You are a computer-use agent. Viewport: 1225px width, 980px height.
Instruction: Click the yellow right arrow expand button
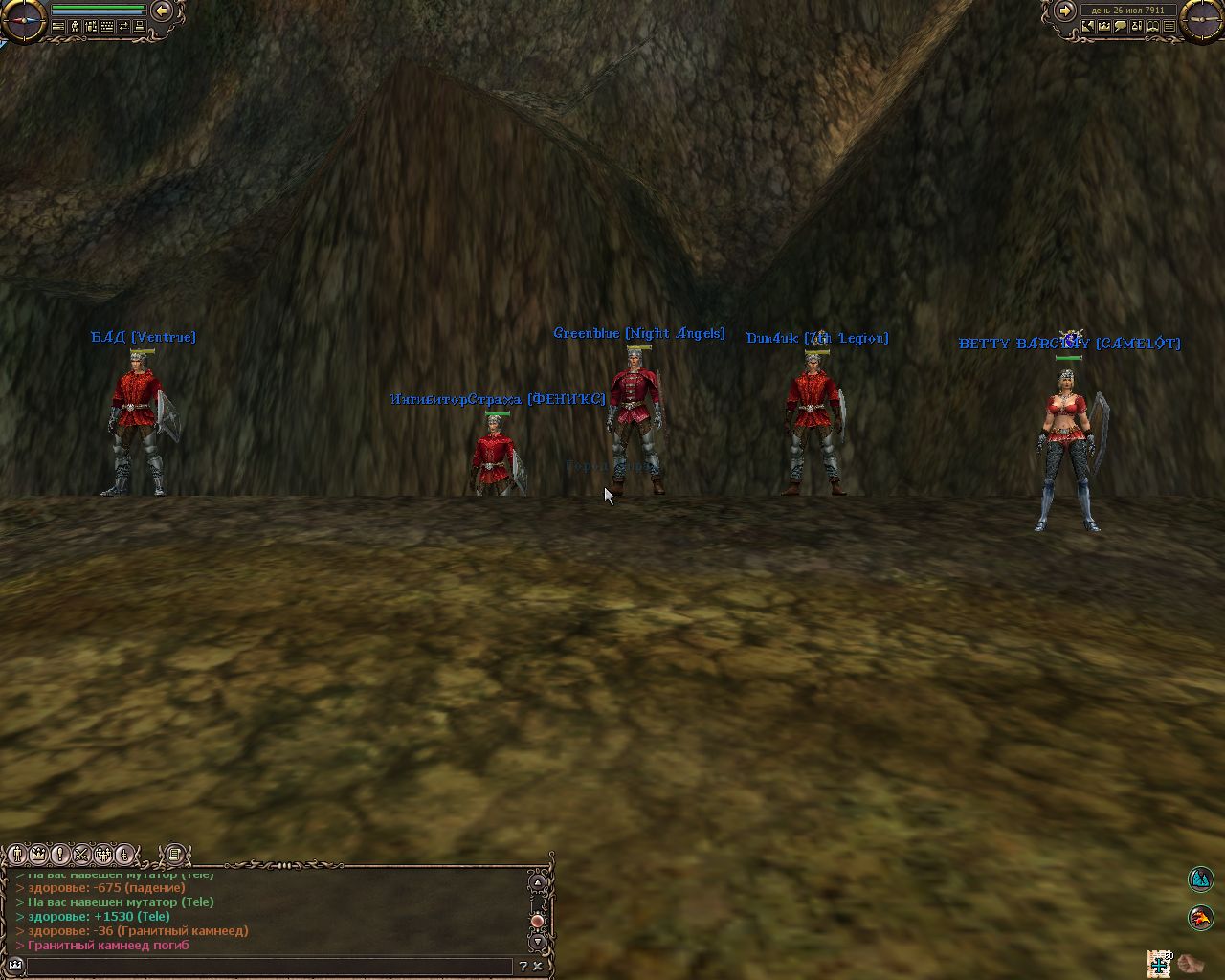coord(1064,11)
